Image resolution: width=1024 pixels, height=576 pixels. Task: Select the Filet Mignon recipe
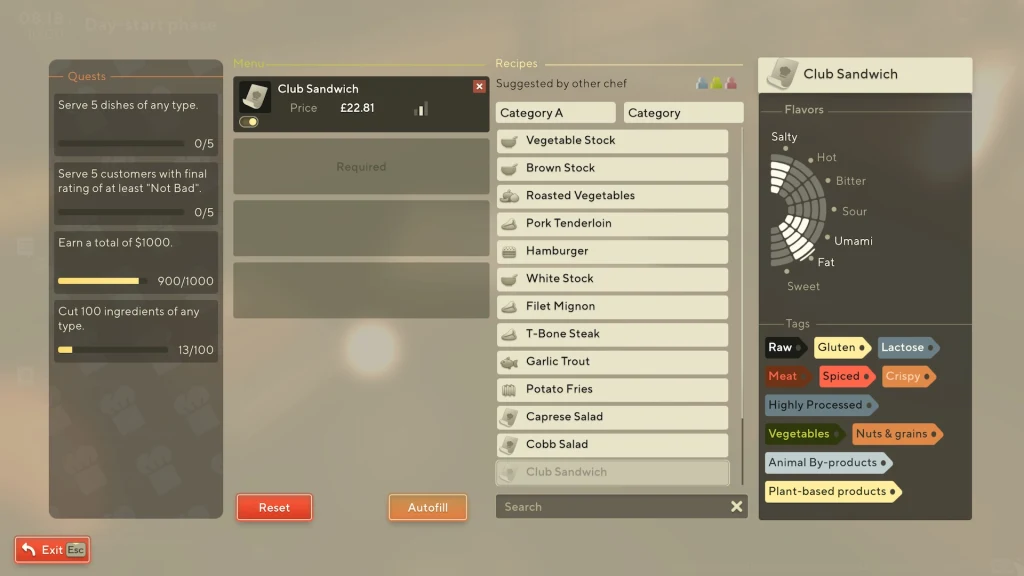coord(612,307)
